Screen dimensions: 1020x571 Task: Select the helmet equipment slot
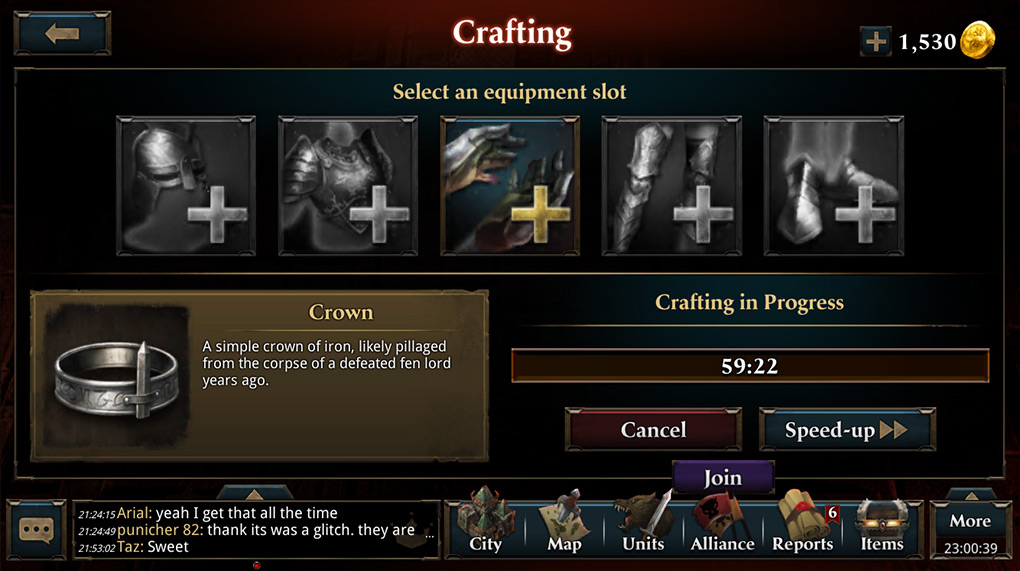point(186,186)
